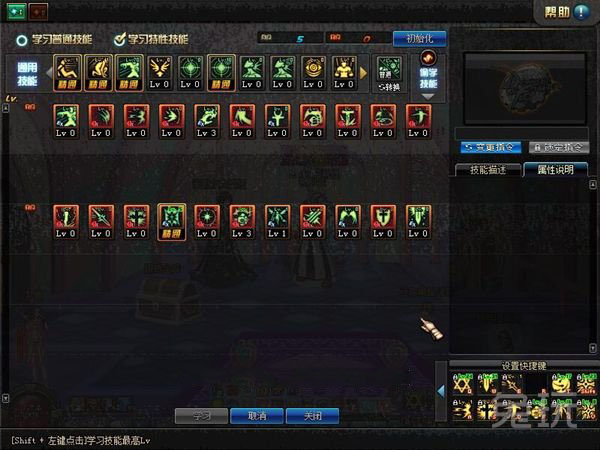Open the 帮助 help button
Image resolution: width=600 pixels, height=450 pixels.
(x=566, y=12)
